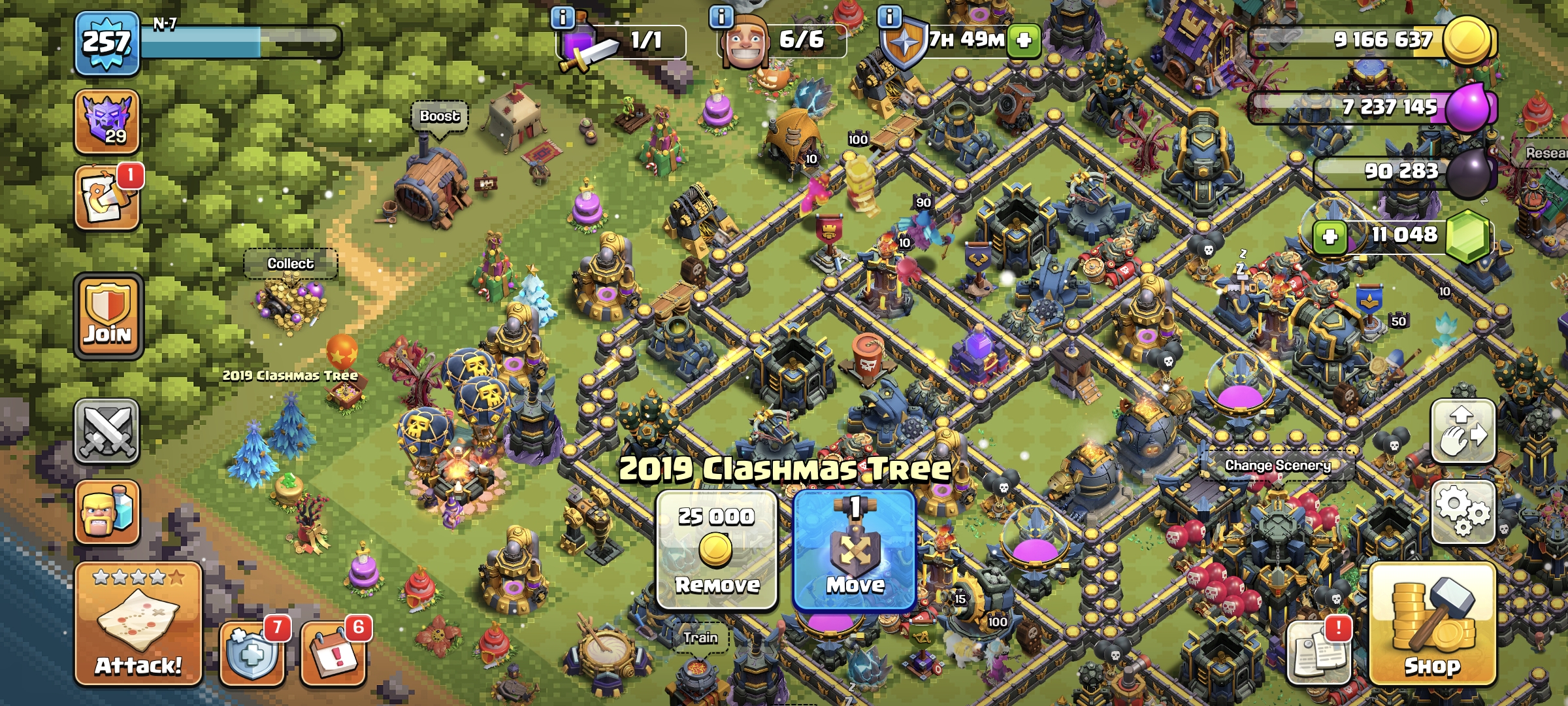Click the Change Scenery label

1277,465
